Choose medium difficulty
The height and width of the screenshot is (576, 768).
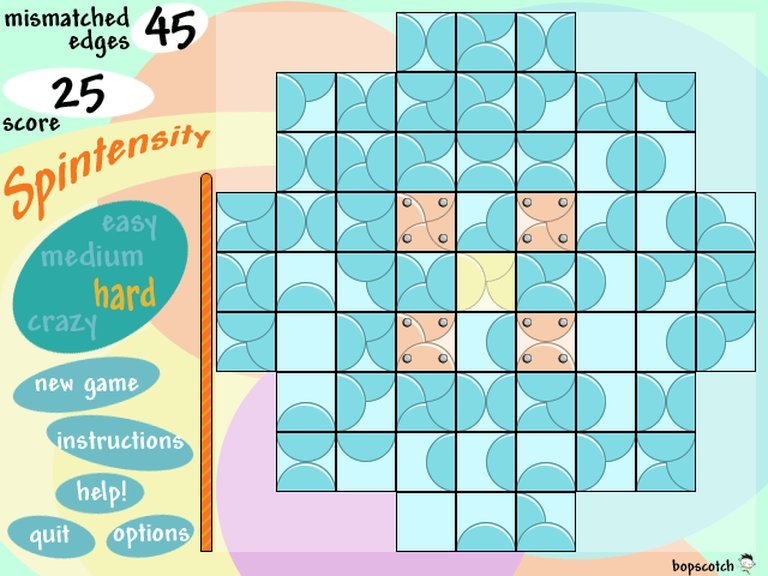point(92,257)
